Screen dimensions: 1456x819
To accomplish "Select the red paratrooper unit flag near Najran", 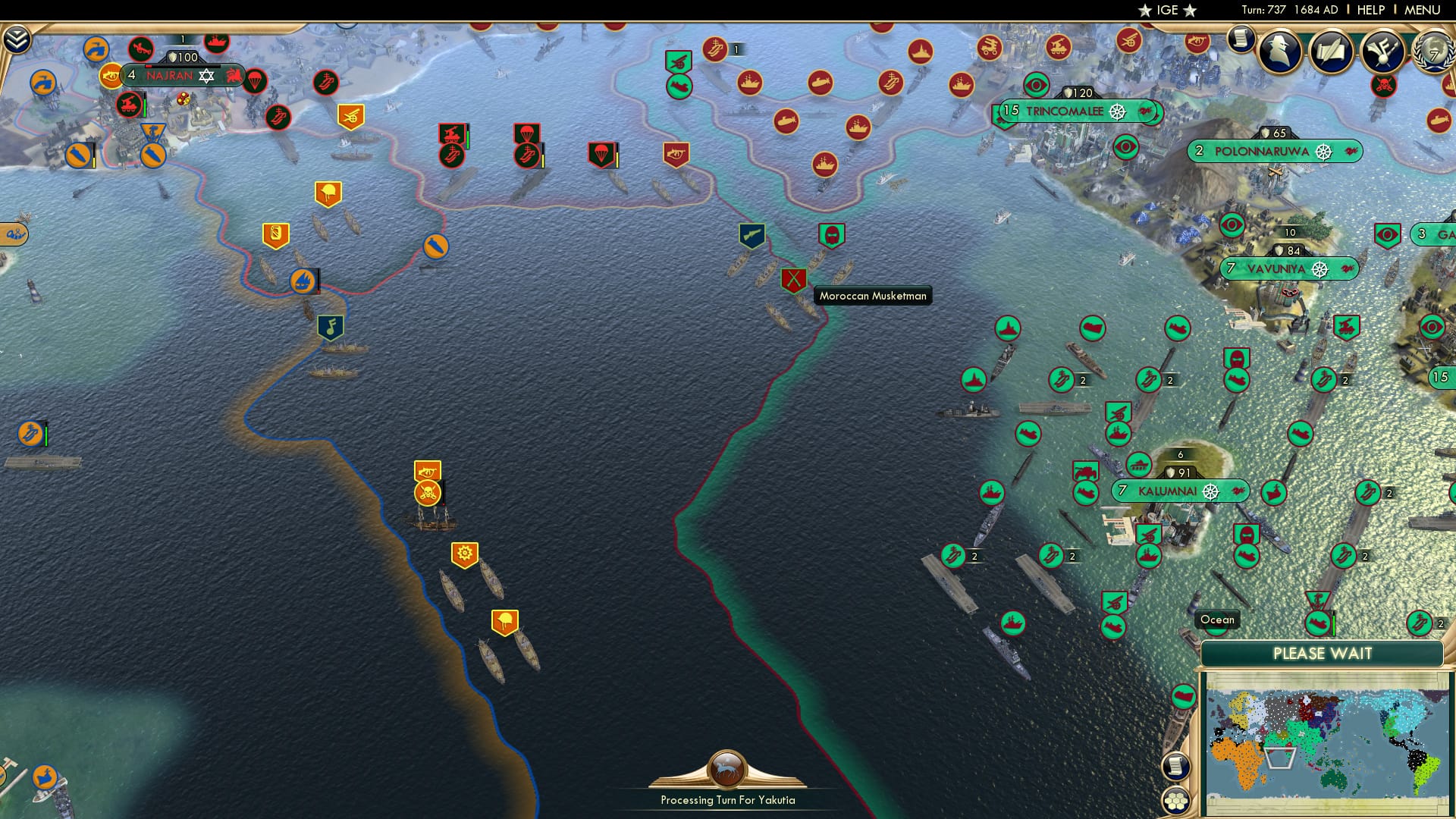I will [254, 81].
